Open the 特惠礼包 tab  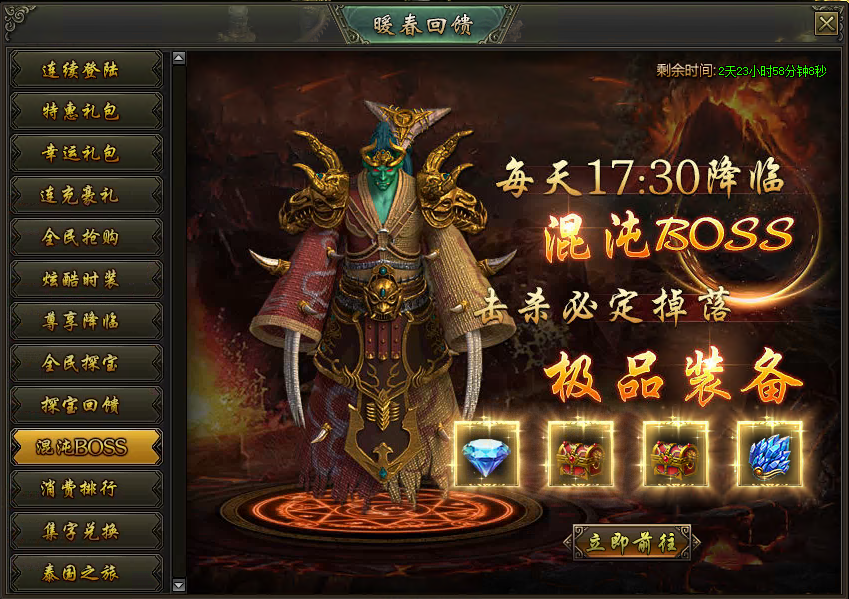point(86,112)
